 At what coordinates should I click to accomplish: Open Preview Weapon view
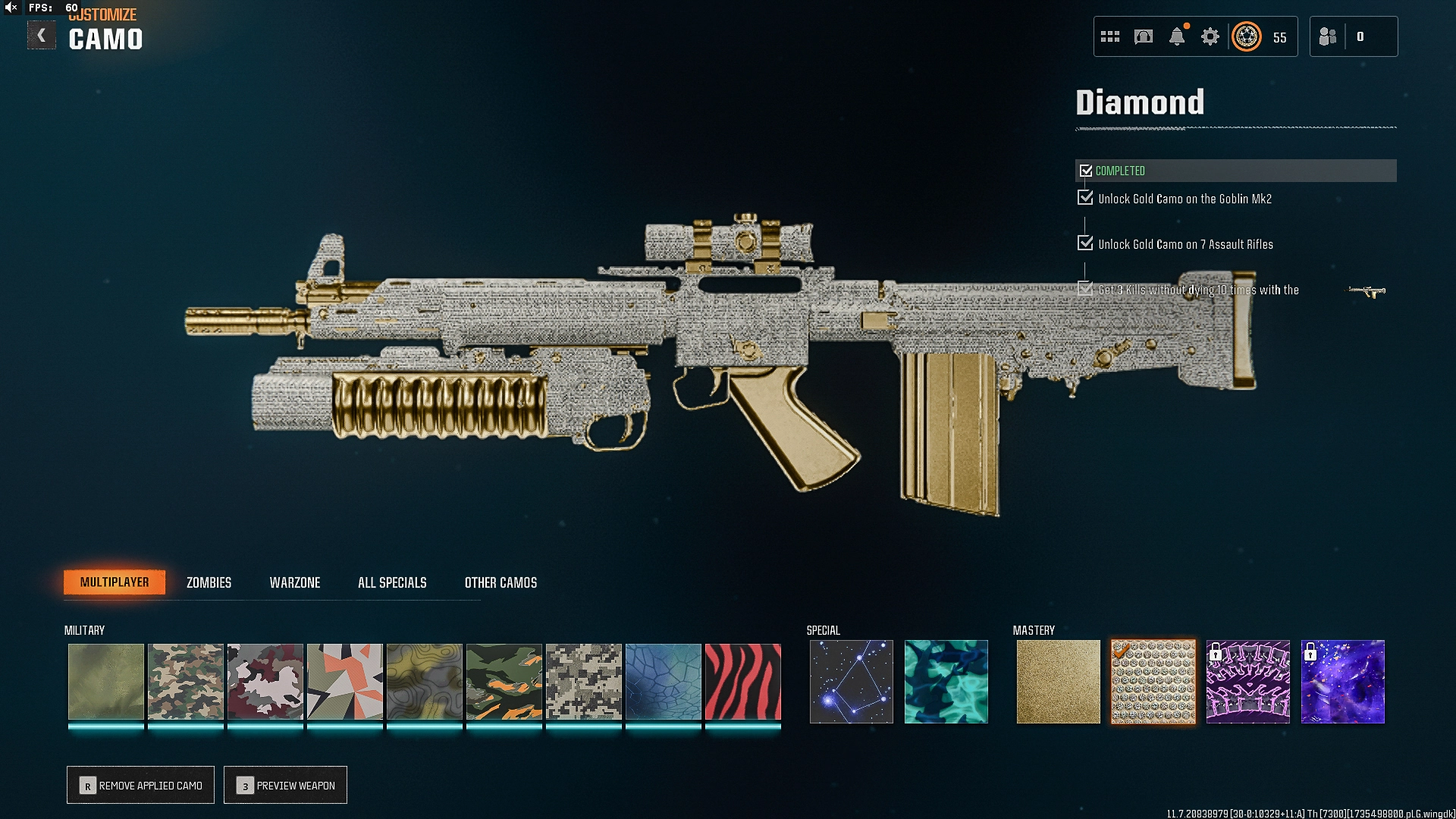(286, 785)
